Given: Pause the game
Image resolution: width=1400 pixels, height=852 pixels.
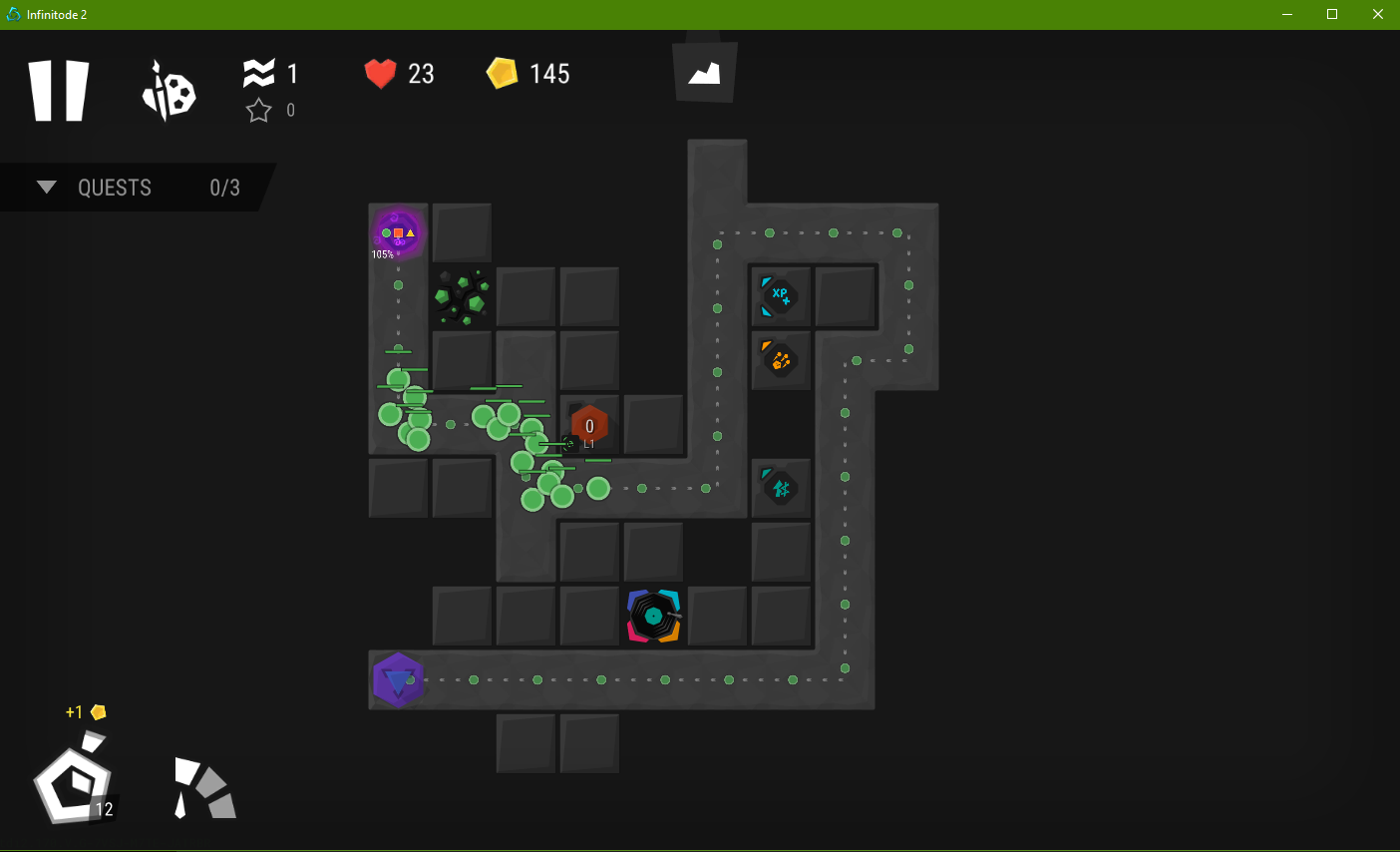Looking at the screenshot, I should [59, 91].
